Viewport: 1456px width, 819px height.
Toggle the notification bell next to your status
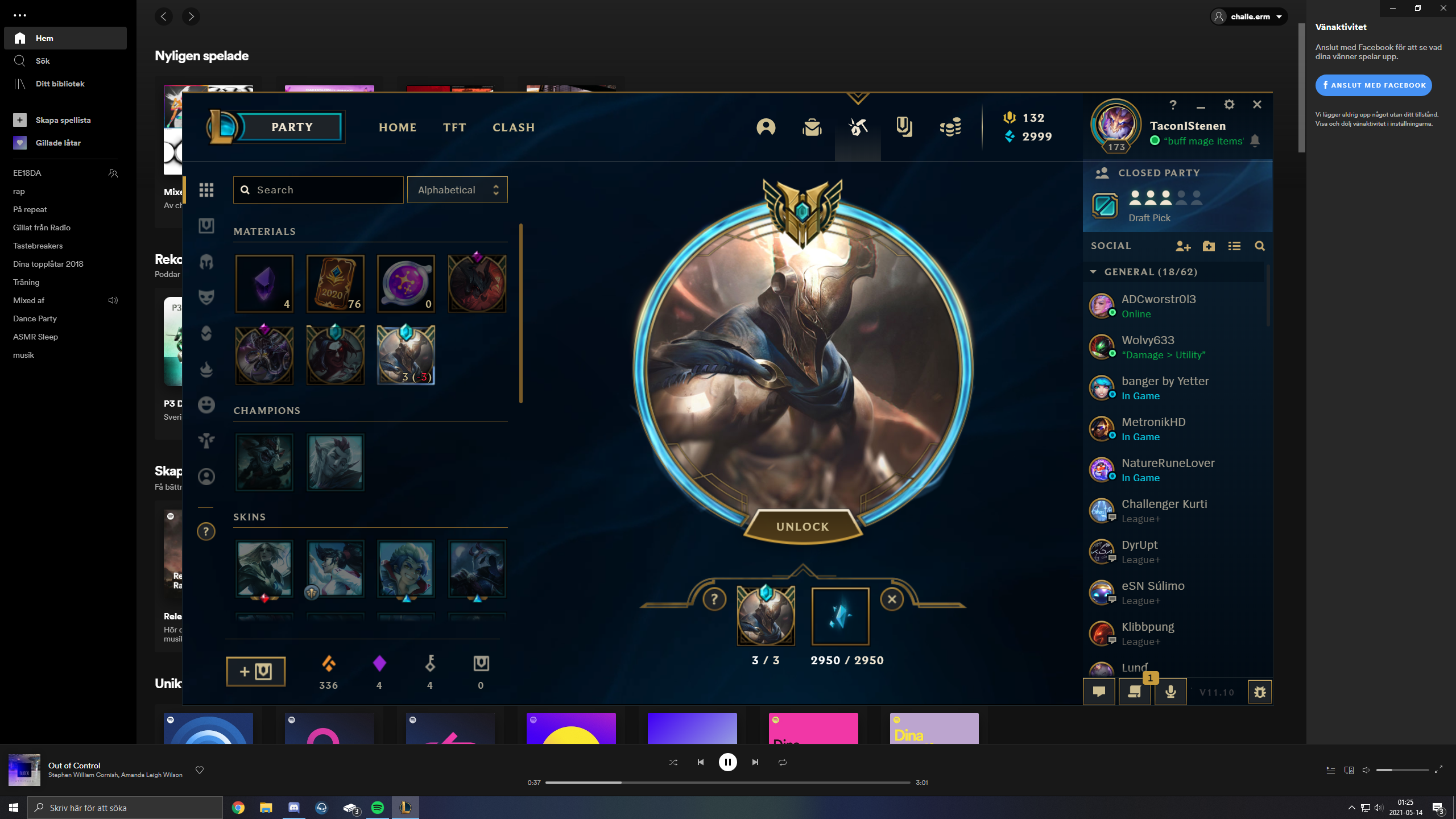click(x=1256, y=141)
